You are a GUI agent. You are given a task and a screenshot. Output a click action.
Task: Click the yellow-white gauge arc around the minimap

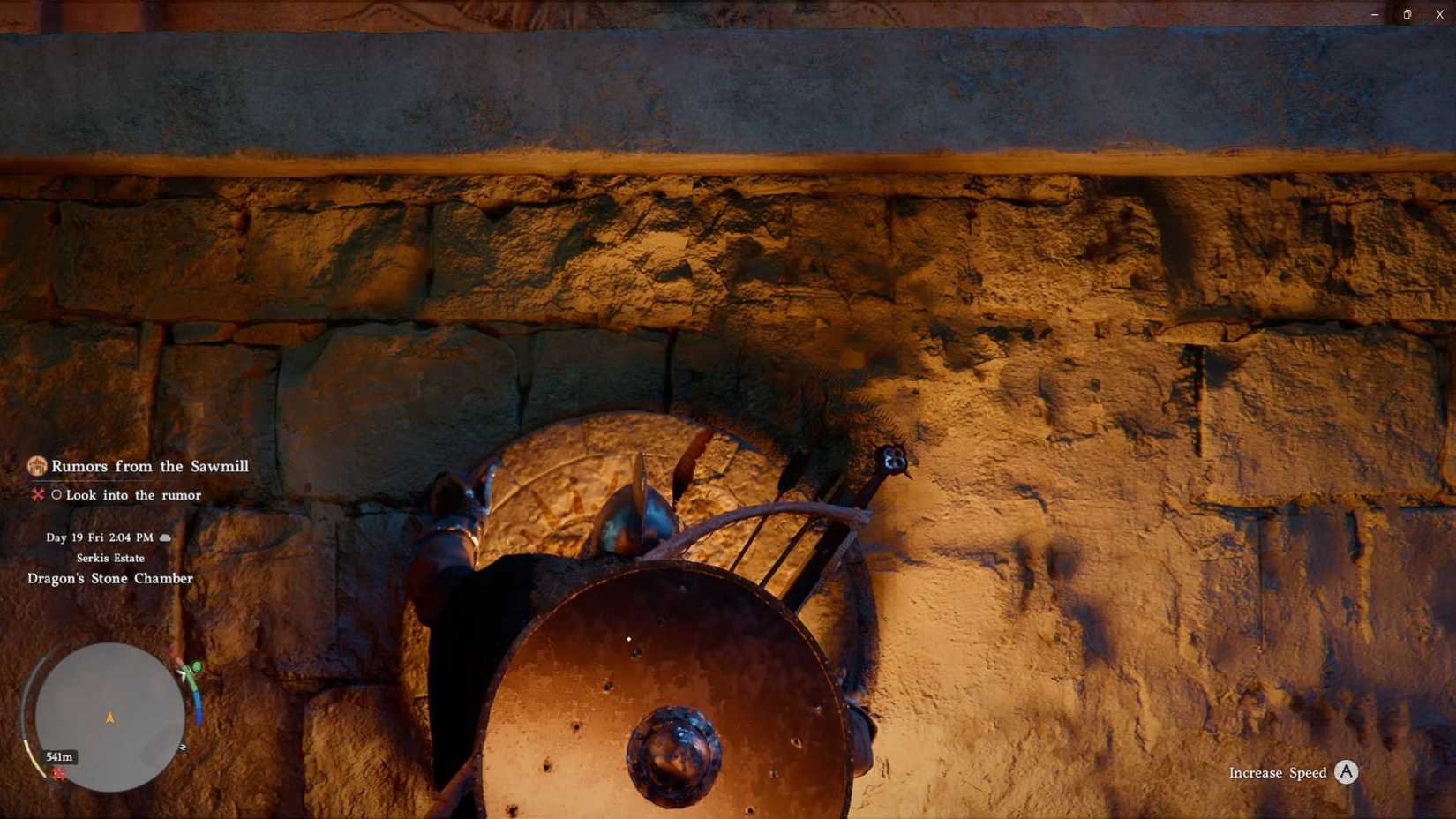point(33,757)
